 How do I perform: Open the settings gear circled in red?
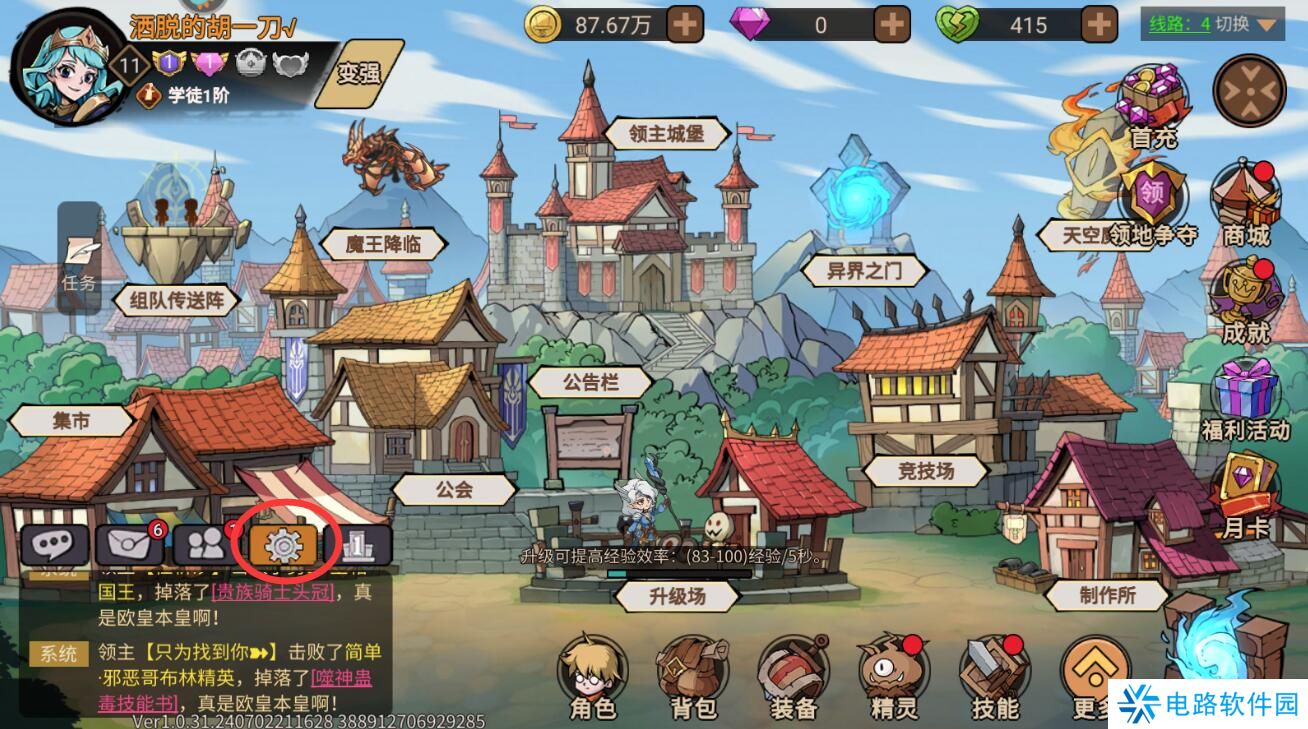click(x=283, y=545)
